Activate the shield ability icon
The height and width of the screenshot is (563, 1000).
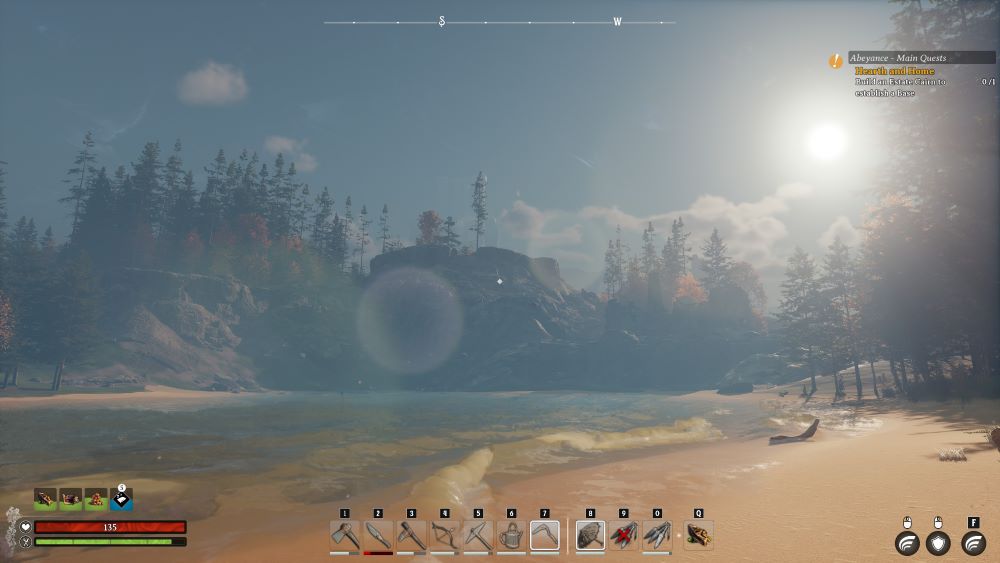(938, 543)
